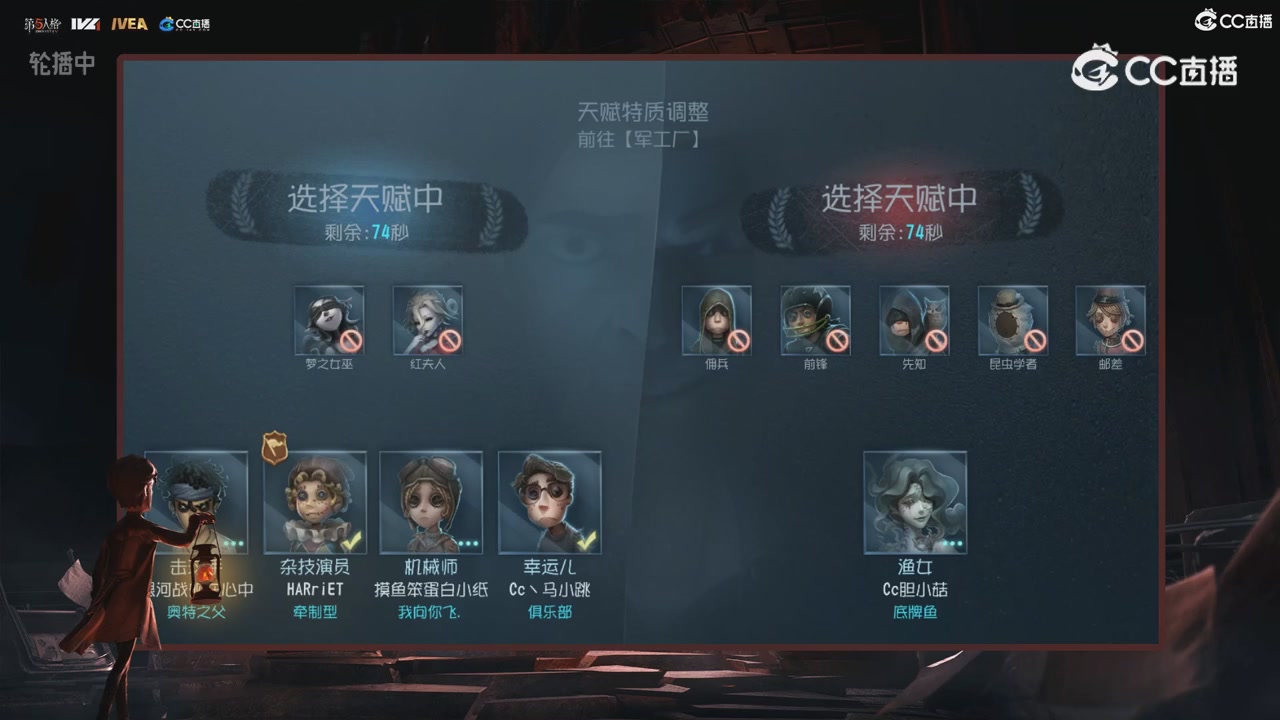Screen dimensions: 1280x720
Task: Select the banned 梦之女巫 character portrait
Action: coord(329,322)
